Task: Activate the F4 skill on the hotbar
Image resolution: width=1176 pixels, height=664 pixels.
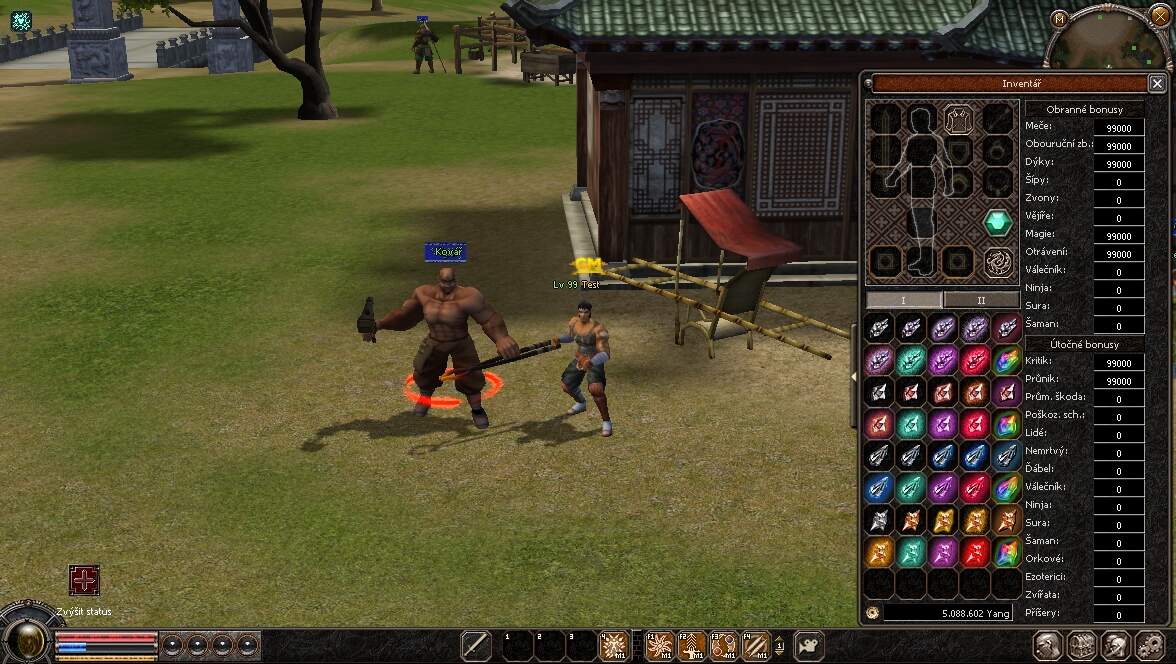Action: pyautogui.click(x=756, y=646)
